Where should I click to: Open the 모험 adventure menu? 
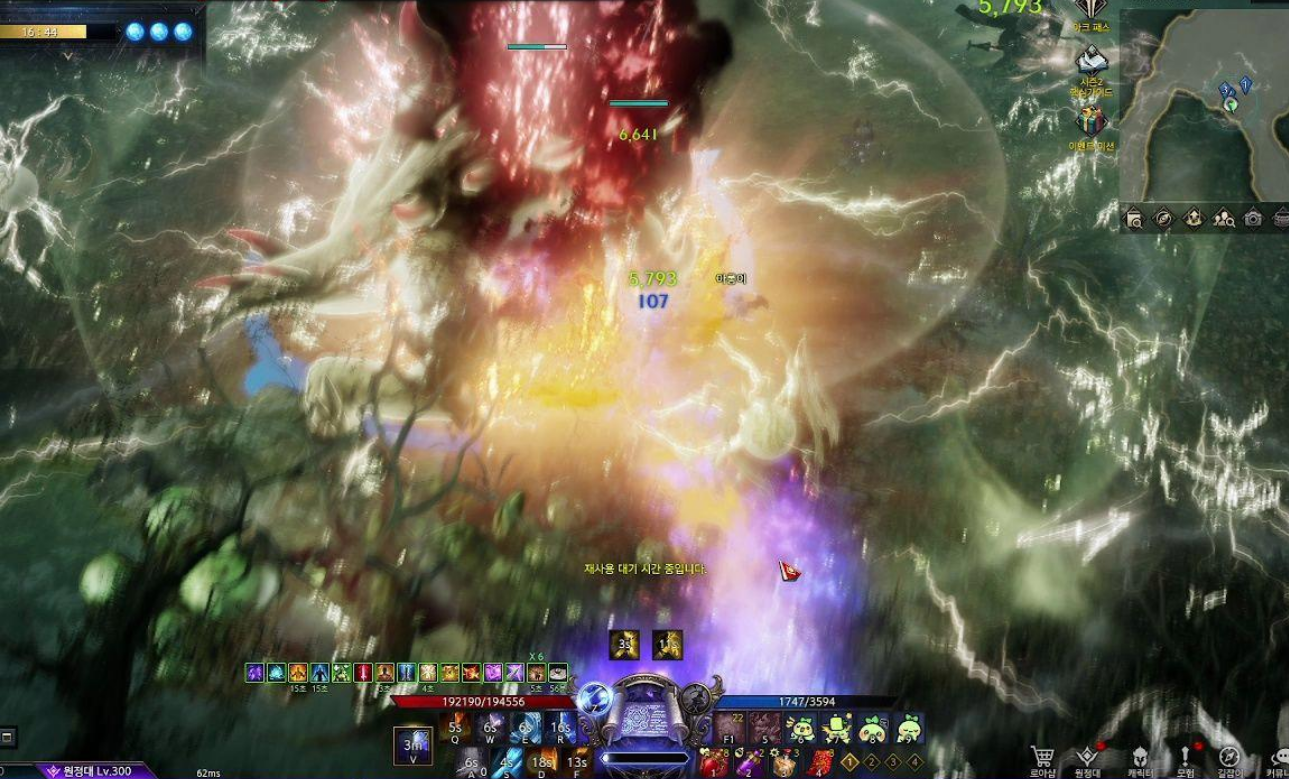1186,757
